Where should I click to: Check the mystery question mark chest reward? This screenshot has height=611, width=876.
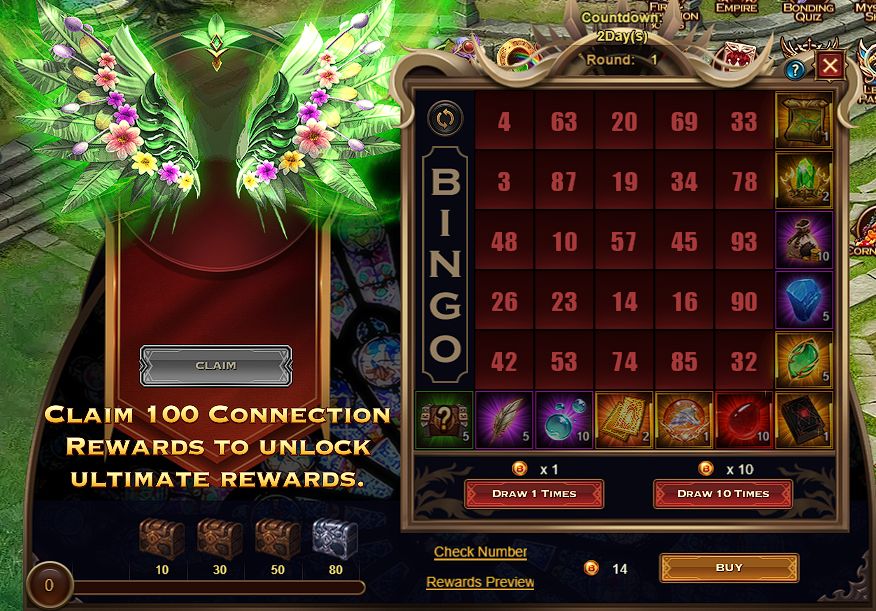tap(444, 419)
